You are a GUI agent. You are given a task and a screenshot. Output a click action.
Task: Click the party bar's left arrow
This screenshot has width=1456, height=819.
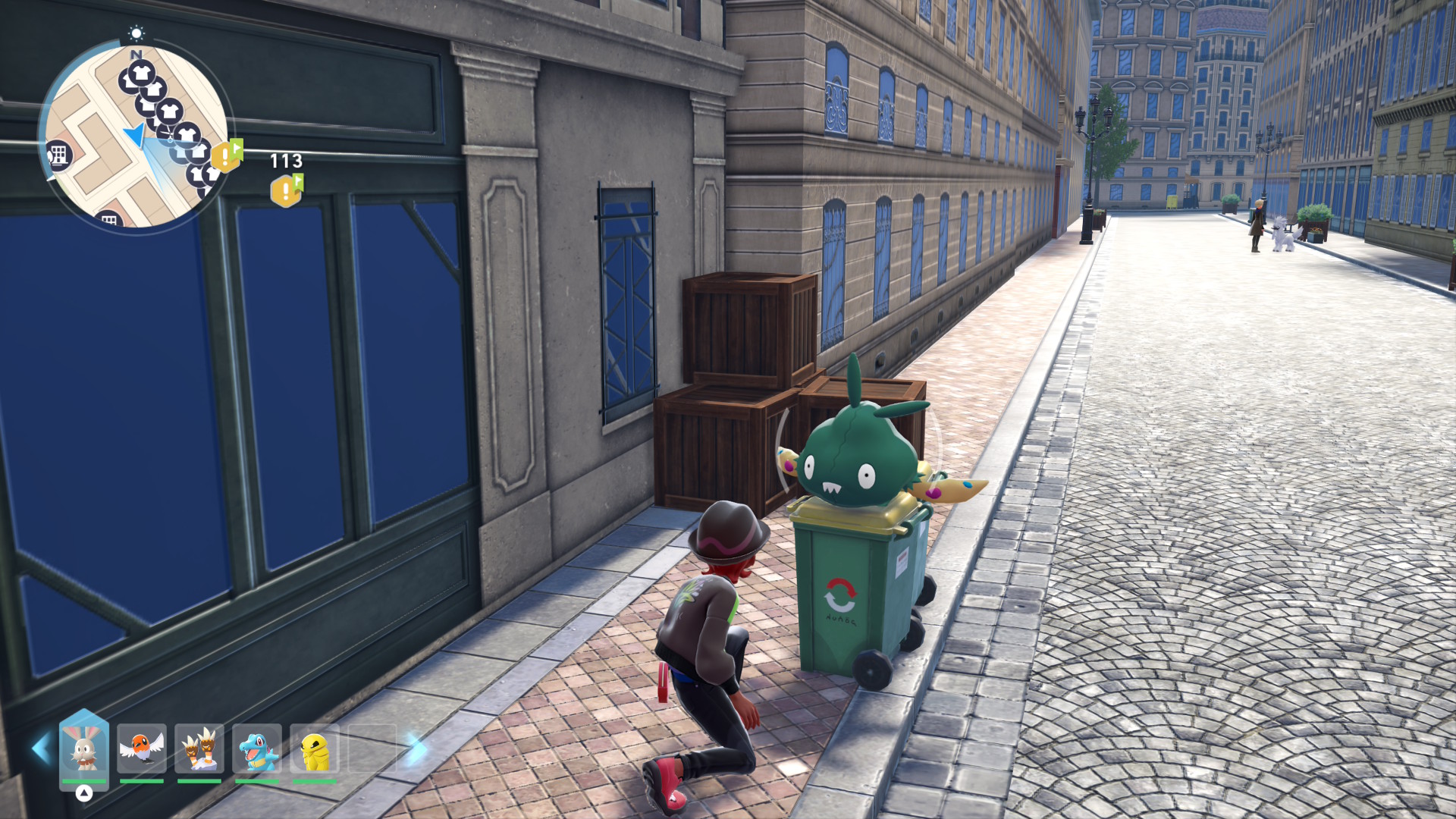[40, 748]
